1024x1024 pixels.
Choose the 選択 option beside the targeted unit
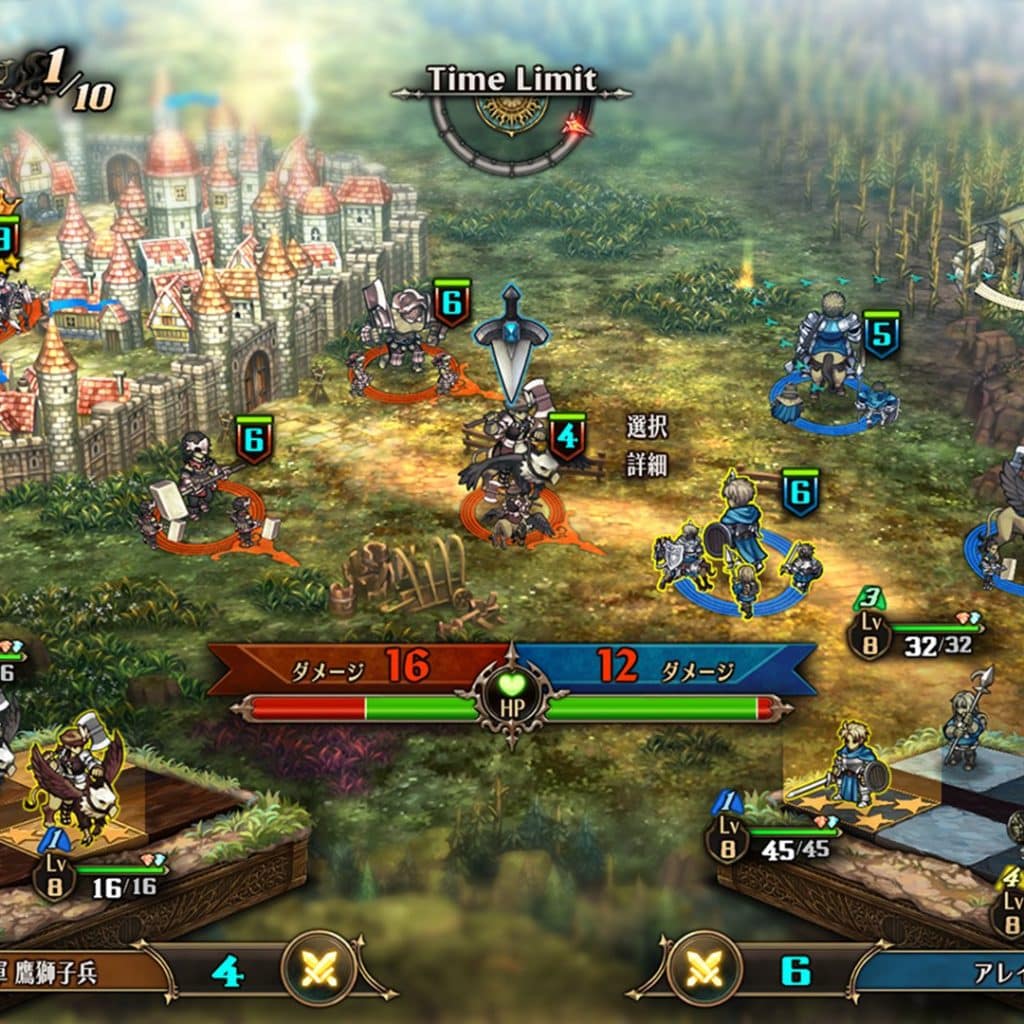[646, 428]
